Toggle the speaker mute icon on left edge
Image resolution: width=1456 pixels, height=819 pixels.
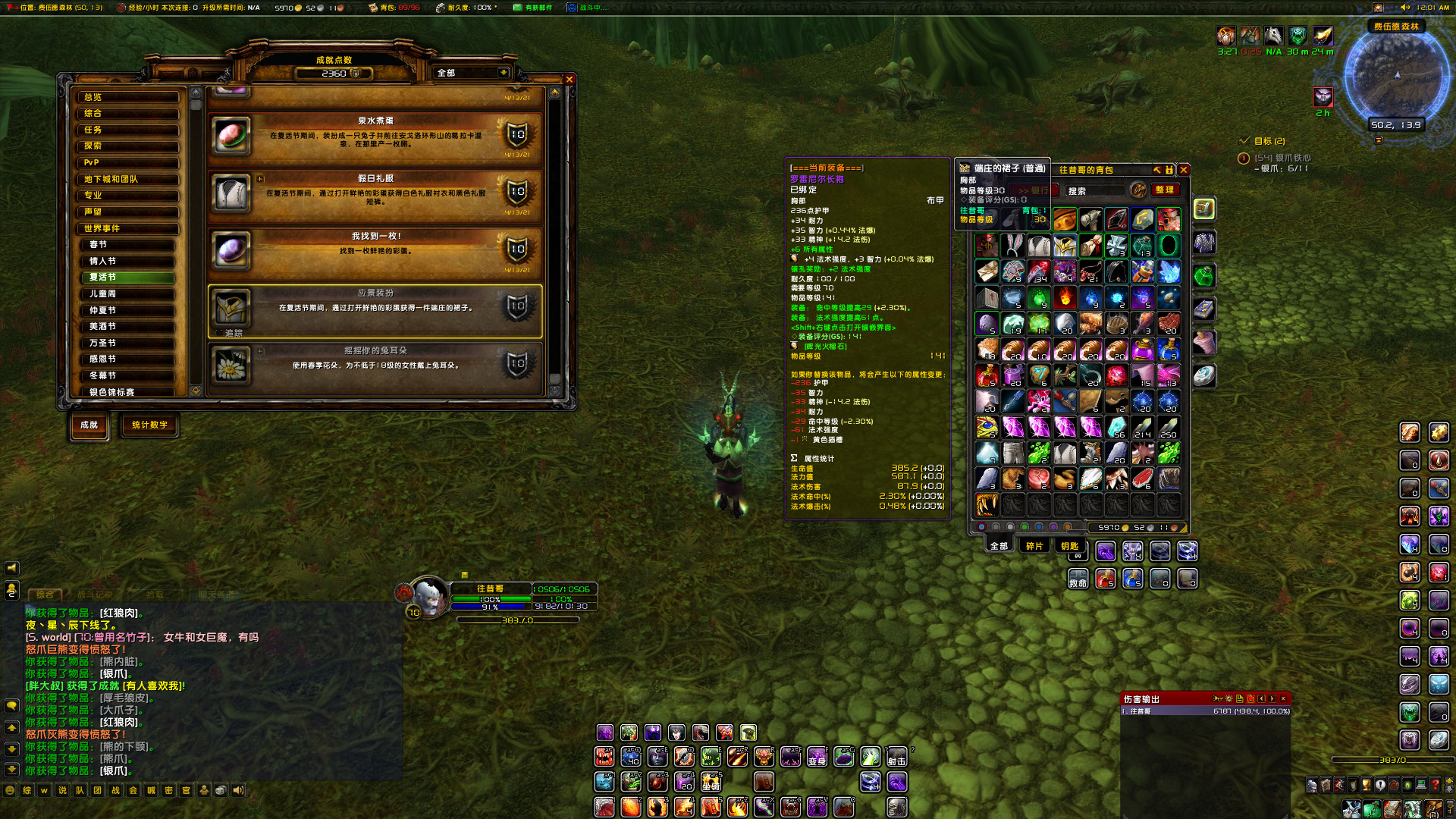[x=11, y=567]
